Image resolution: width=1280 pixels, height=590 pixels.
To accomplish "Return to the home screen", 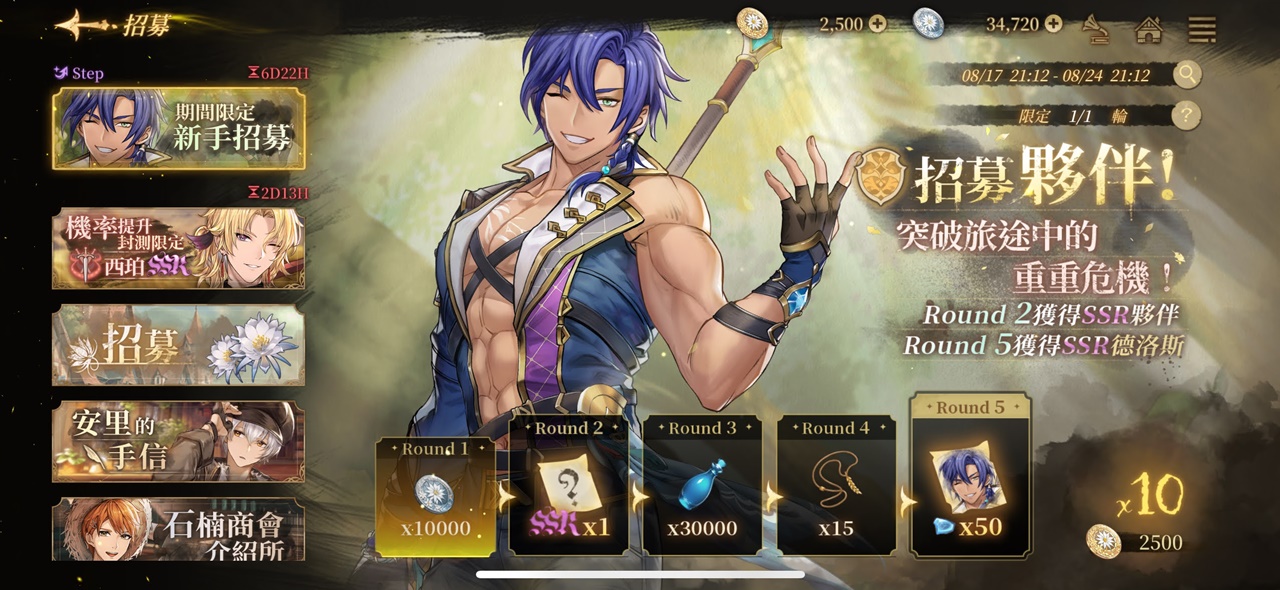I will tap(1149, 29).
